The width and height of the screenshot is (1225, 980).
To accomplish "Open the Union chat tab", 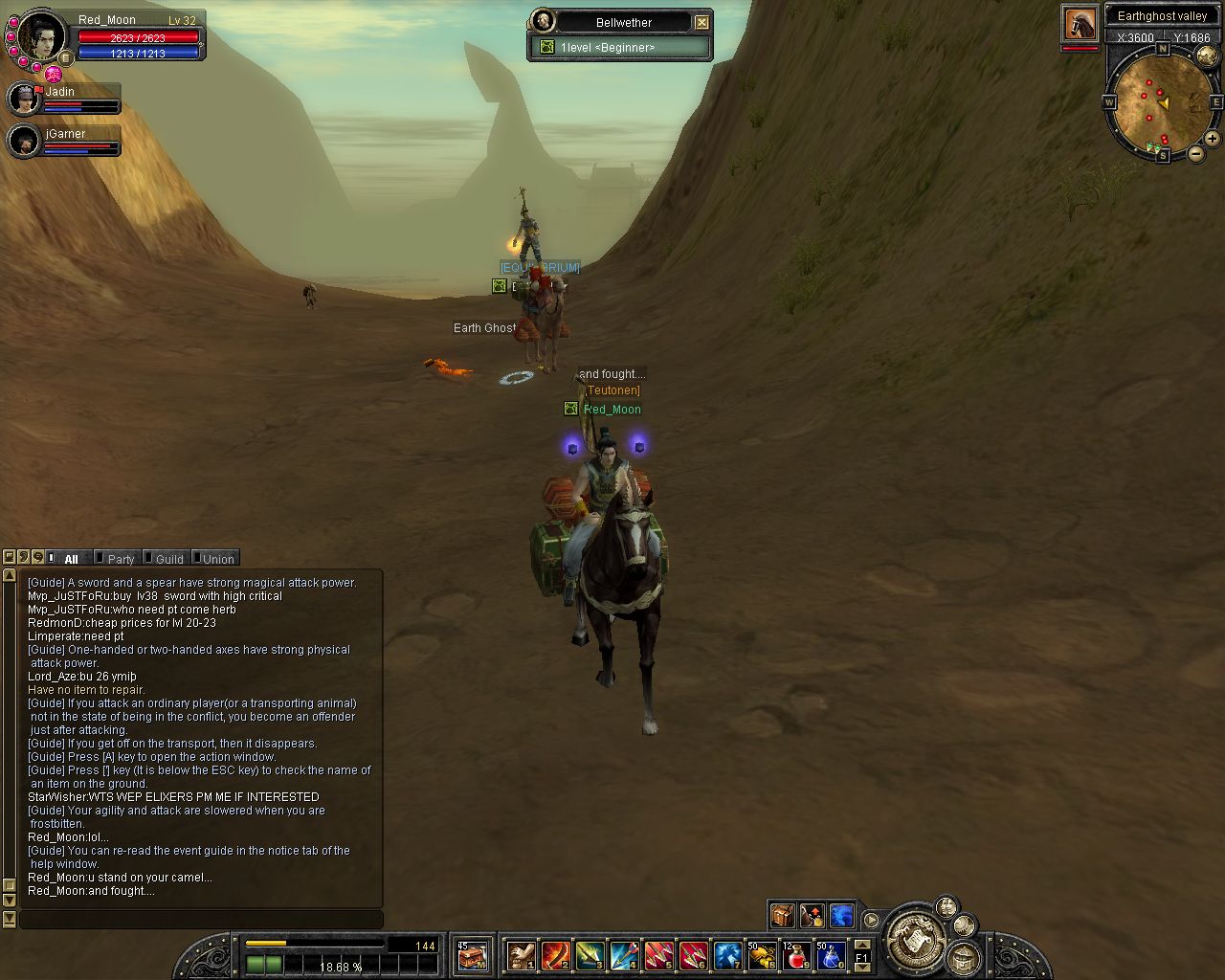I will 217,559.
